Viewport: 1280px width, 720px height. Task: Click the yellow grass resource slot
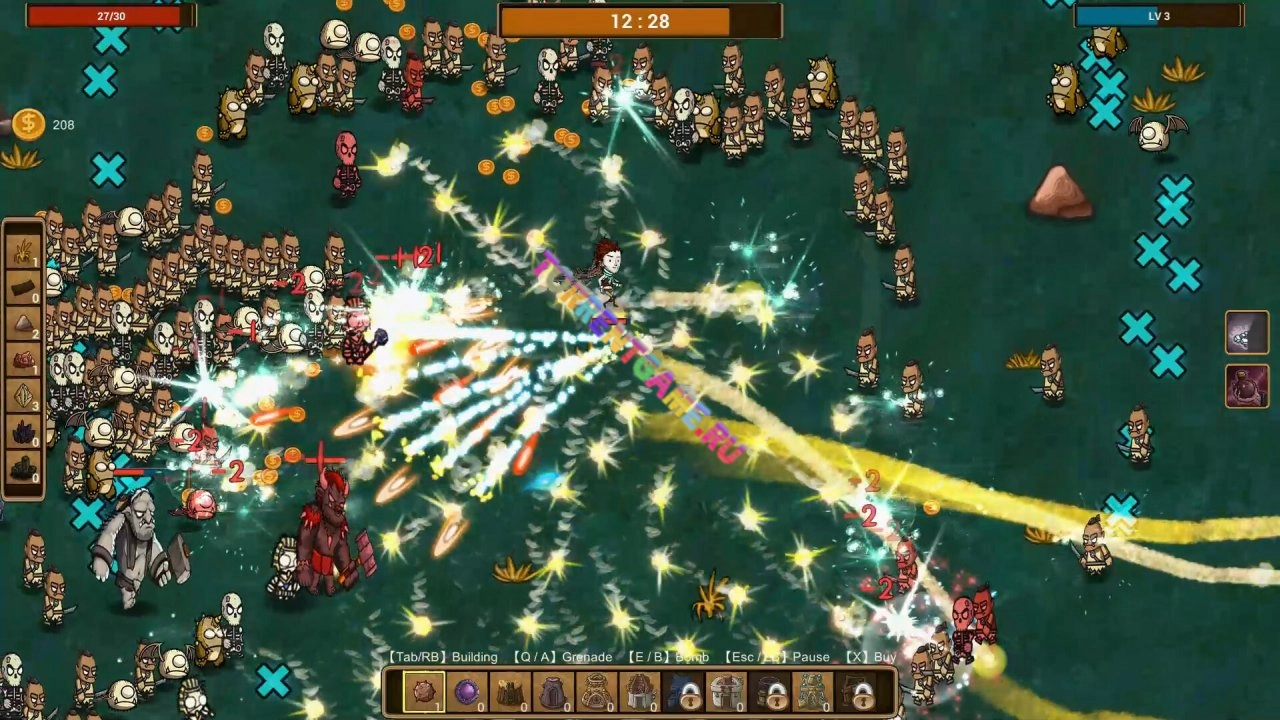[x=24, y=253]
